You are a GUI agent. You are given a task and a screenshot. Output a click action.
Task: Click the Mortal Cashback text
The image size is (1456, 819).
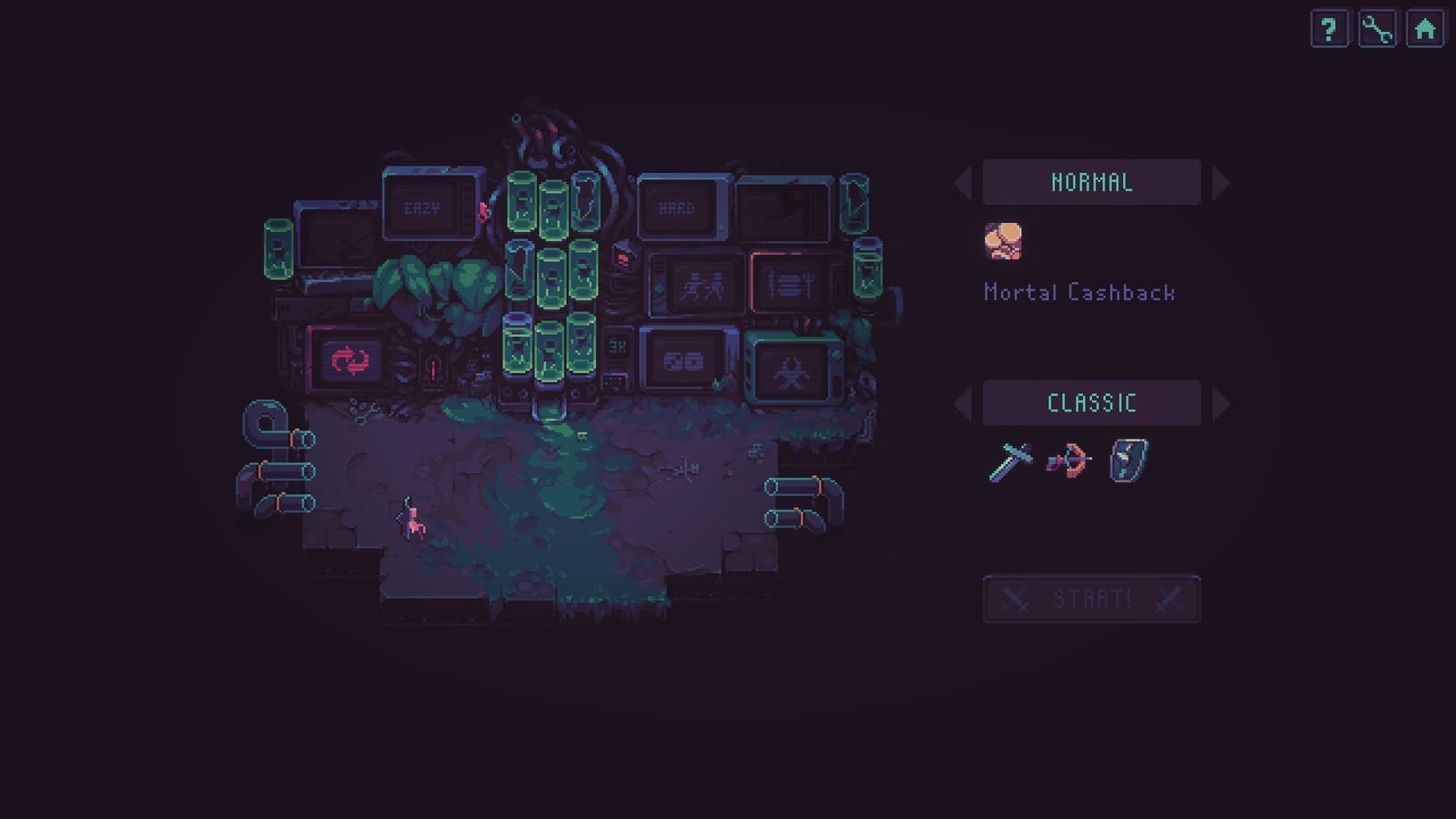coord(1079,292)
